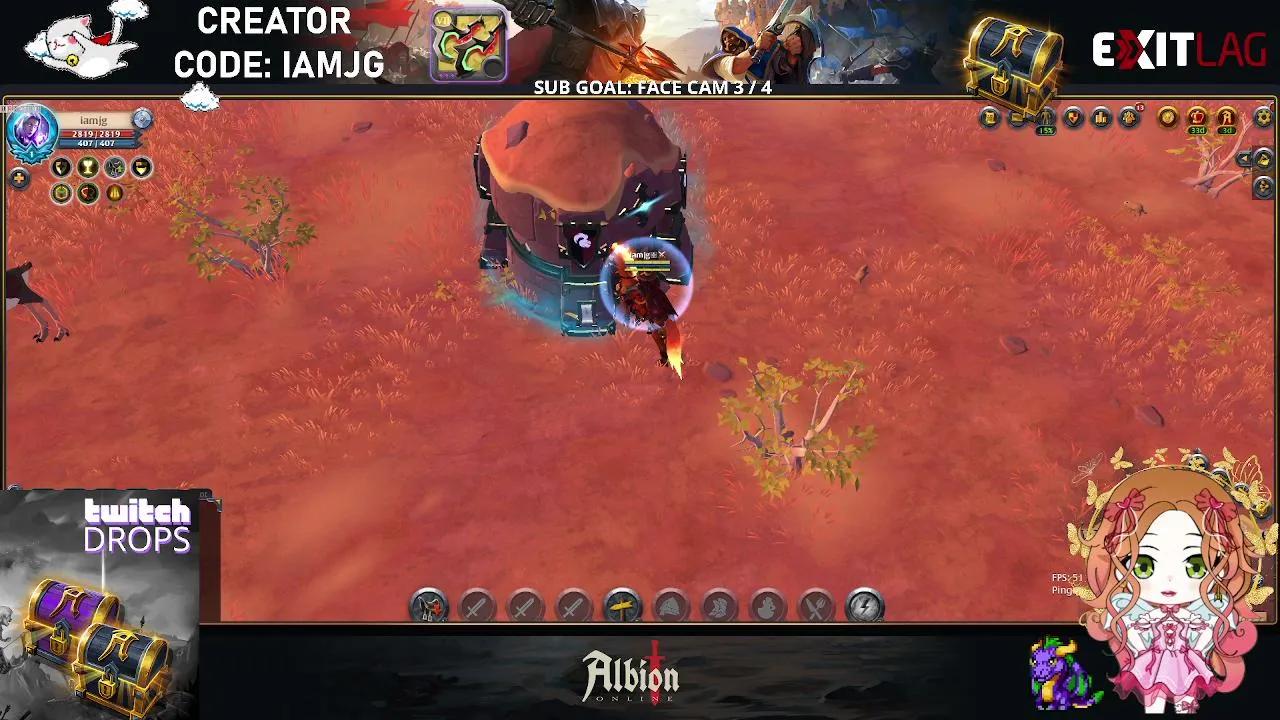The image size is (1280, 720).
Task: Toggle the food slot with fork icon
Action: 816,604
